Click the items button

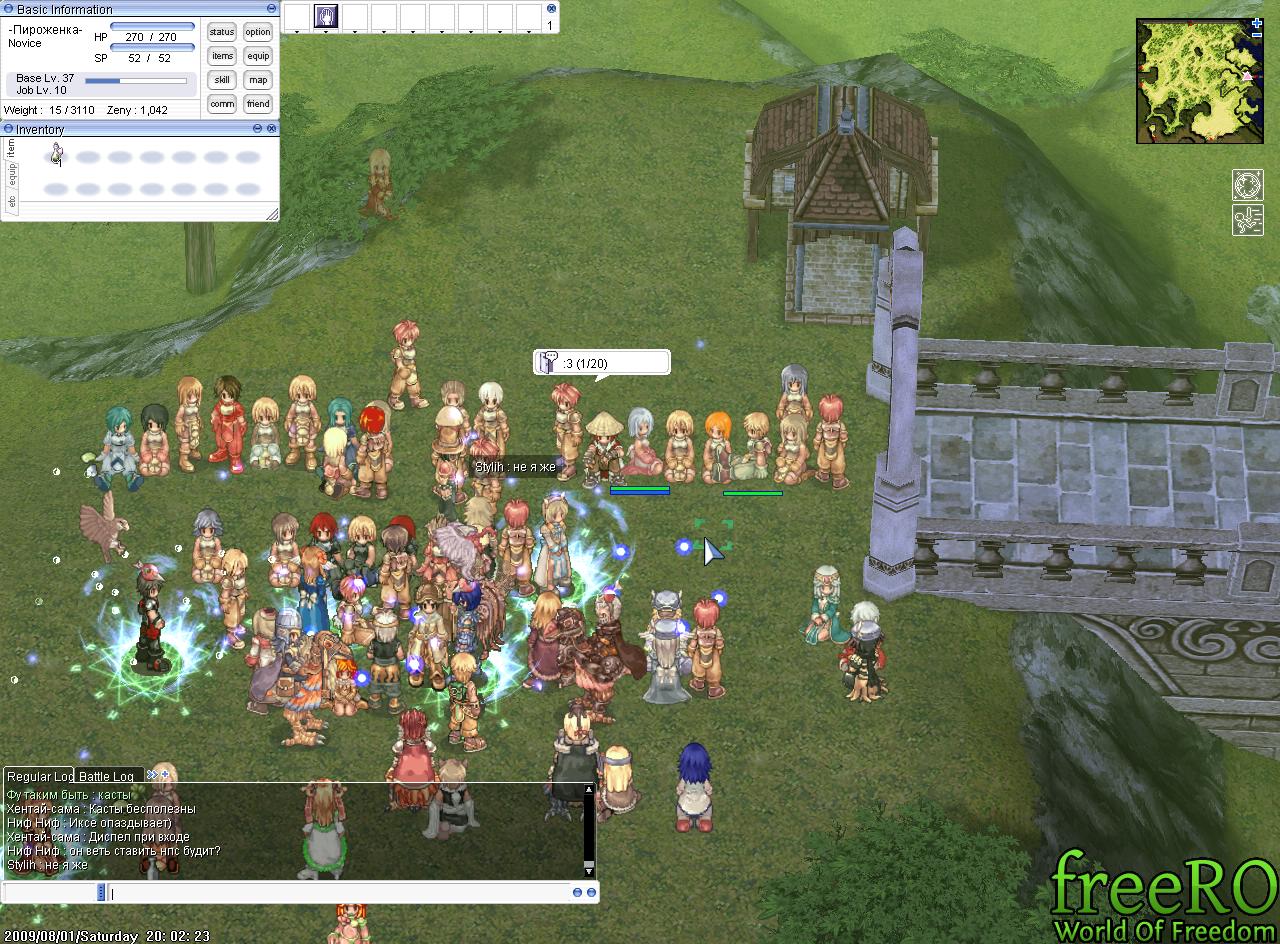222,56
